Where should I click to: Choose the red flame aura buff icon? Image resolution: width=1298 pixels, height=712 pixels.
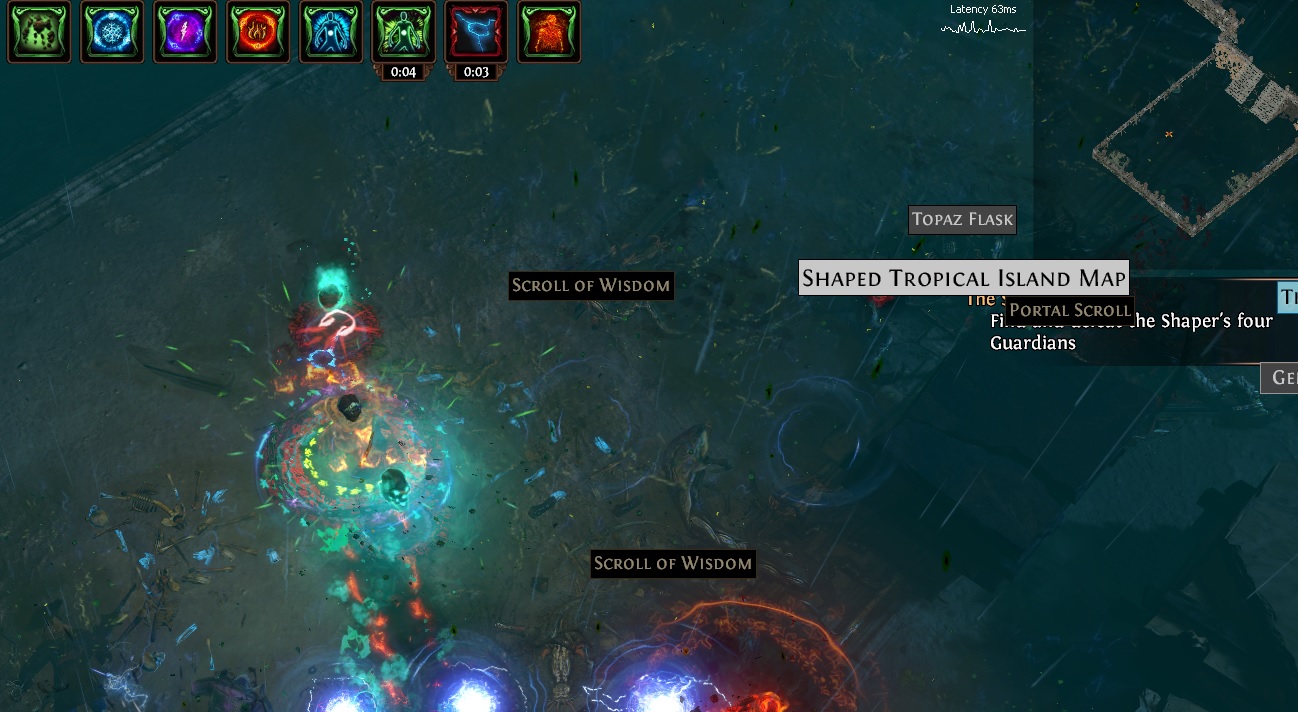coord(258,31)
